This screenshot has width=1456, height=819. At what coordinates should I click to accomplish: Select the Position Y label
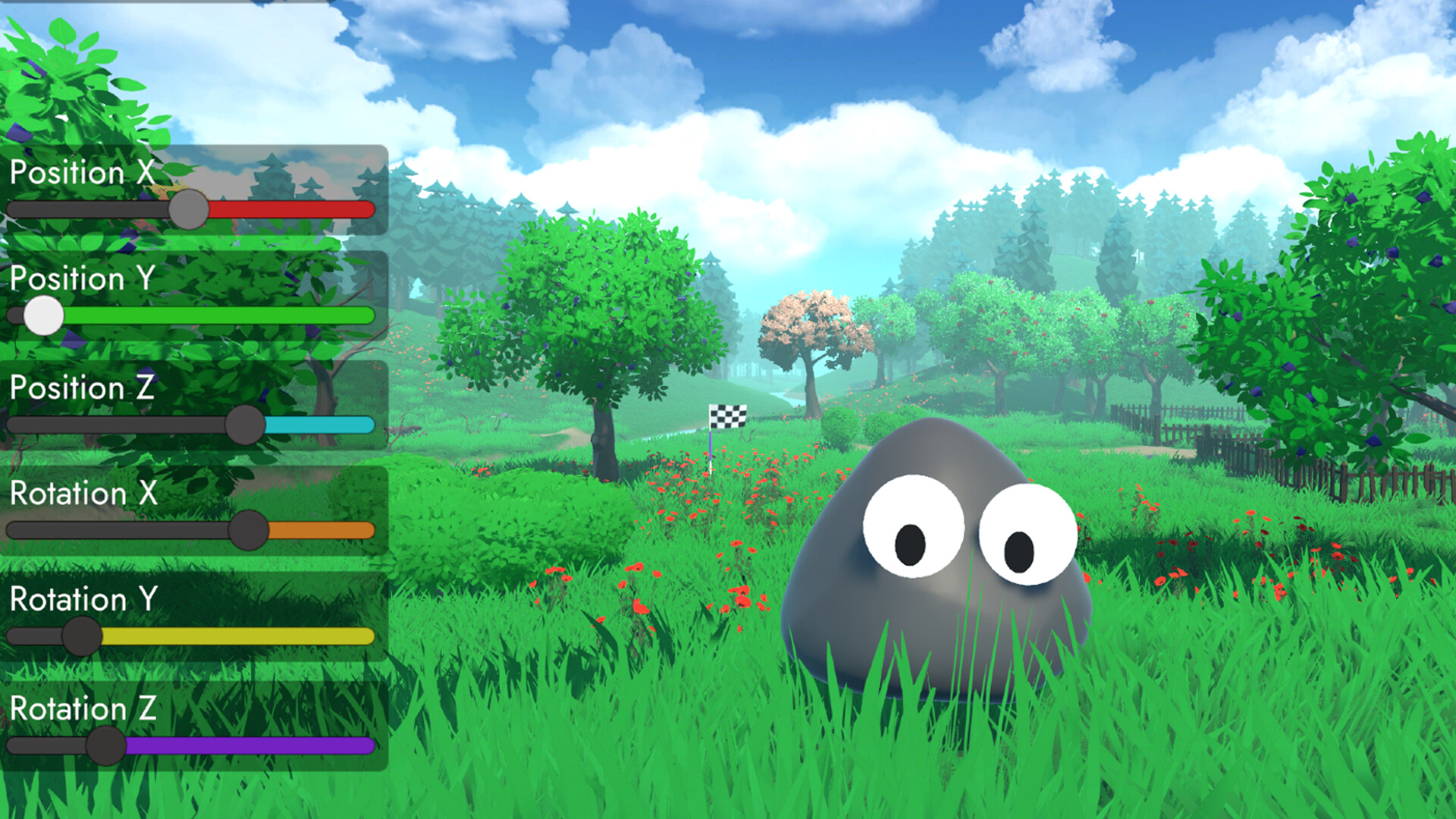pos(83,280)
